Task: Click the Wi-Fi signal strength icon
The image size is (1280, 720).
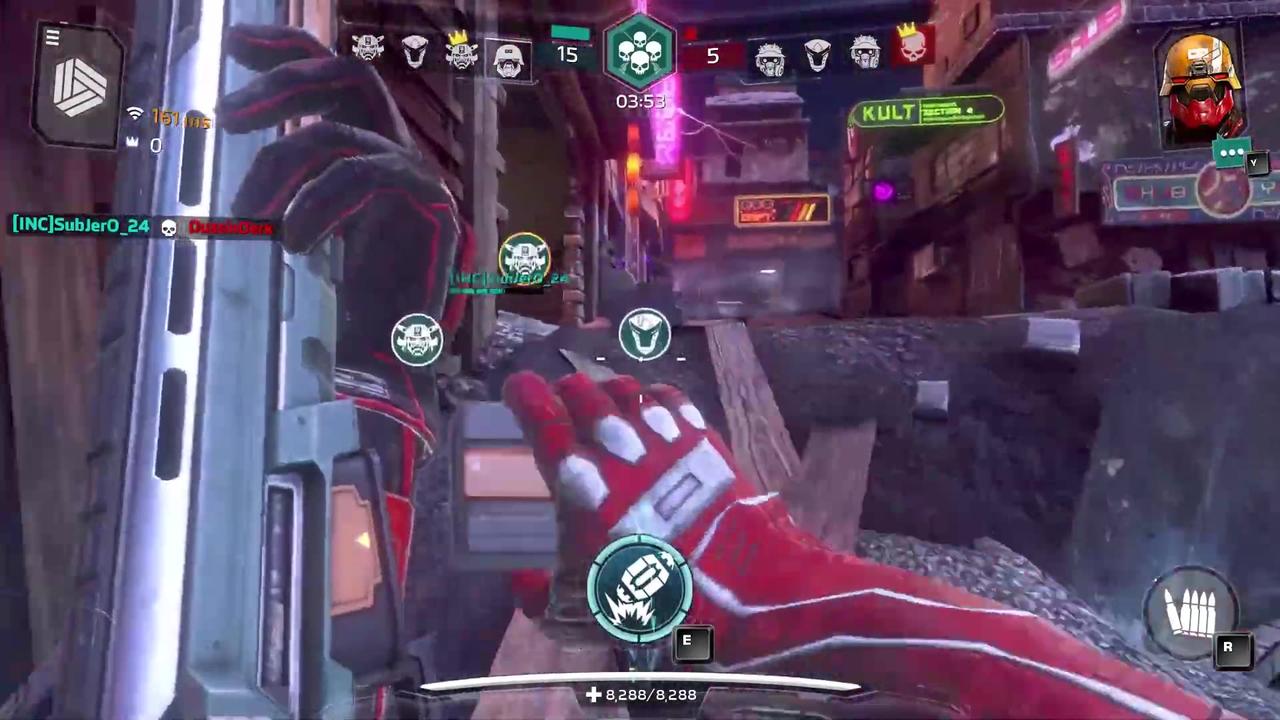Action: click(x=135, y=113)
